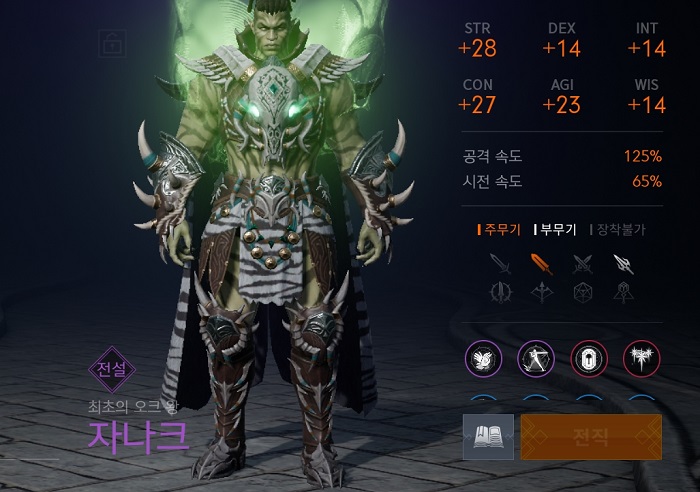Click the crossed swords weapon icon
Screen dimensions: 700x492
pos(582,264)
